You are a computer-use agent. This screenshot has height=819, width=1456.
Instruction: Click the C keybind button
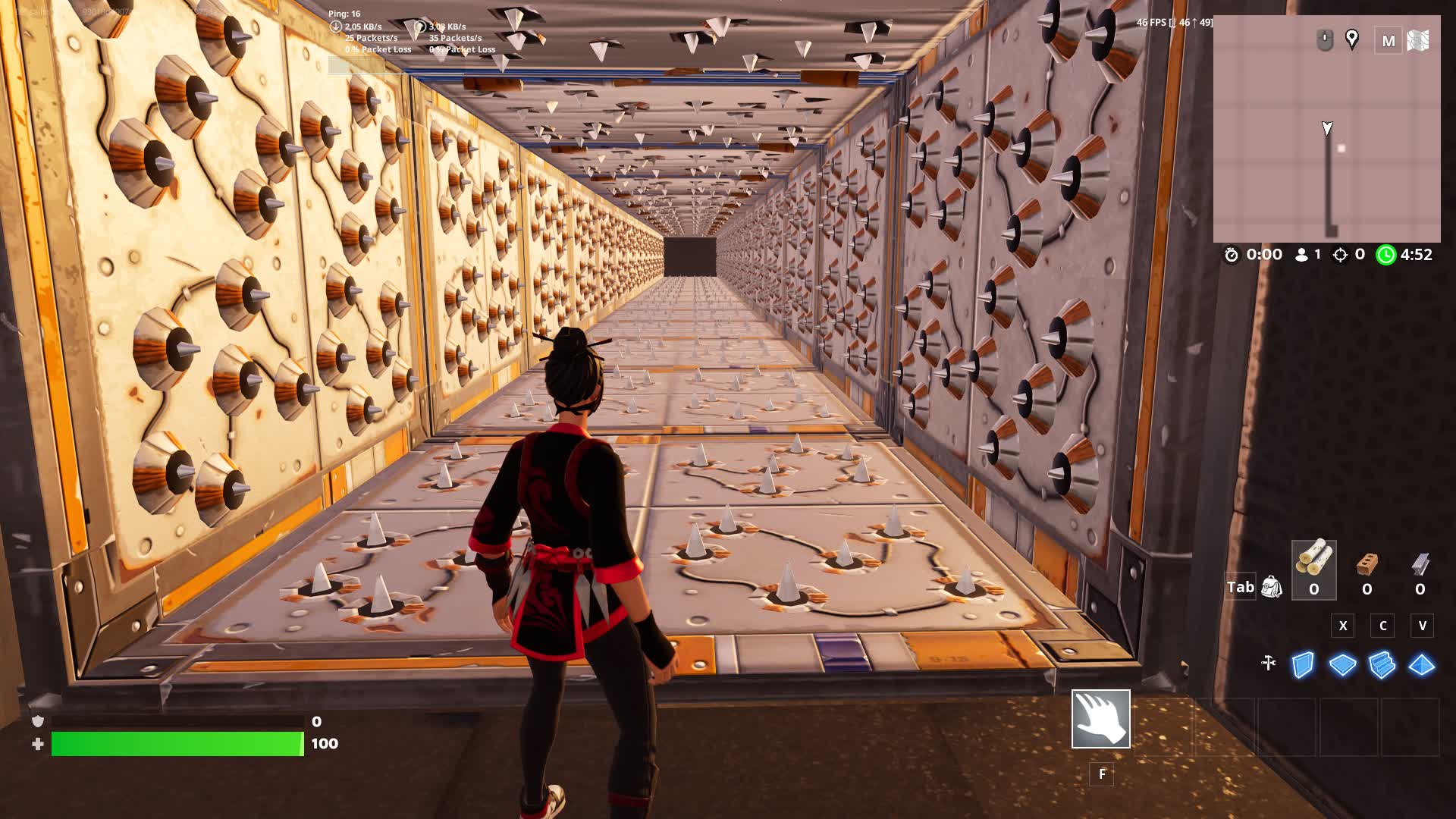(1382, 626)
